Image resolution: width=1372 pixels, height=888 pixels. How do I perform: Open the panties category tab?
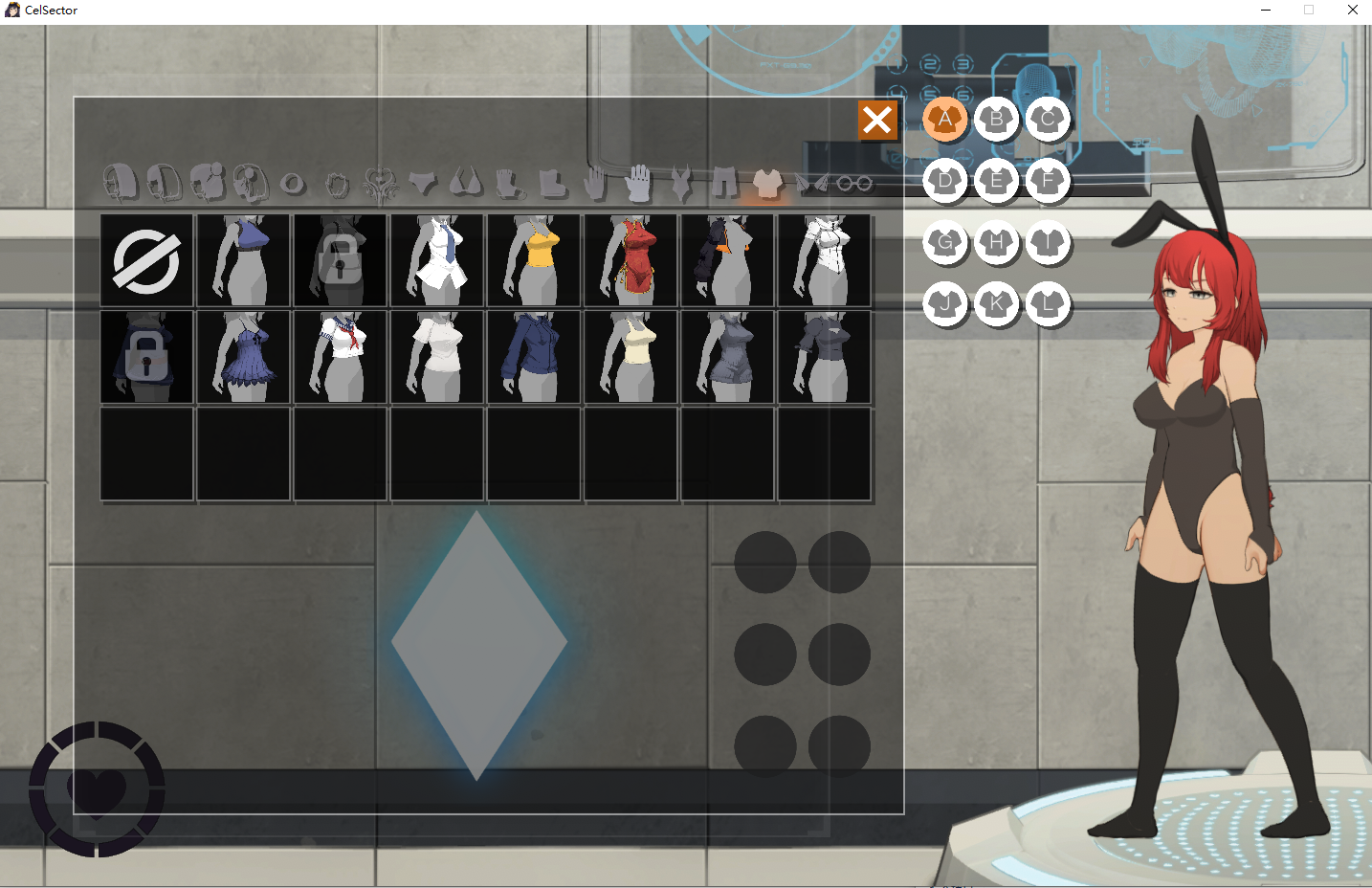[422, 182]
